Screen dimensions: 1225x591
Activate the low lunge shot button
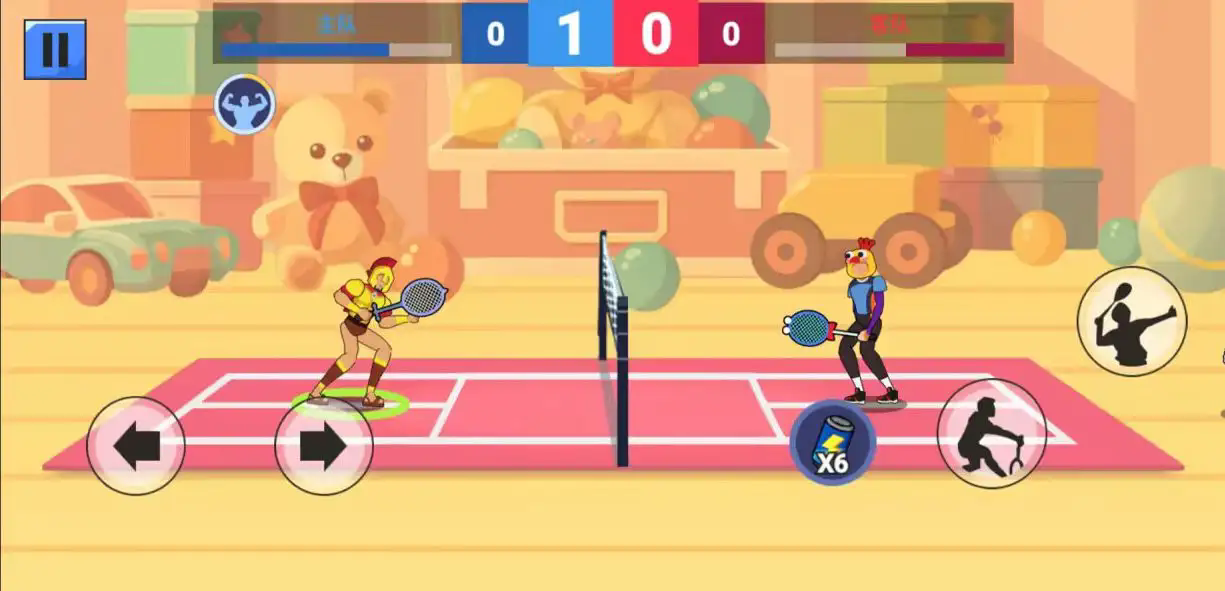tap(991, 433)
